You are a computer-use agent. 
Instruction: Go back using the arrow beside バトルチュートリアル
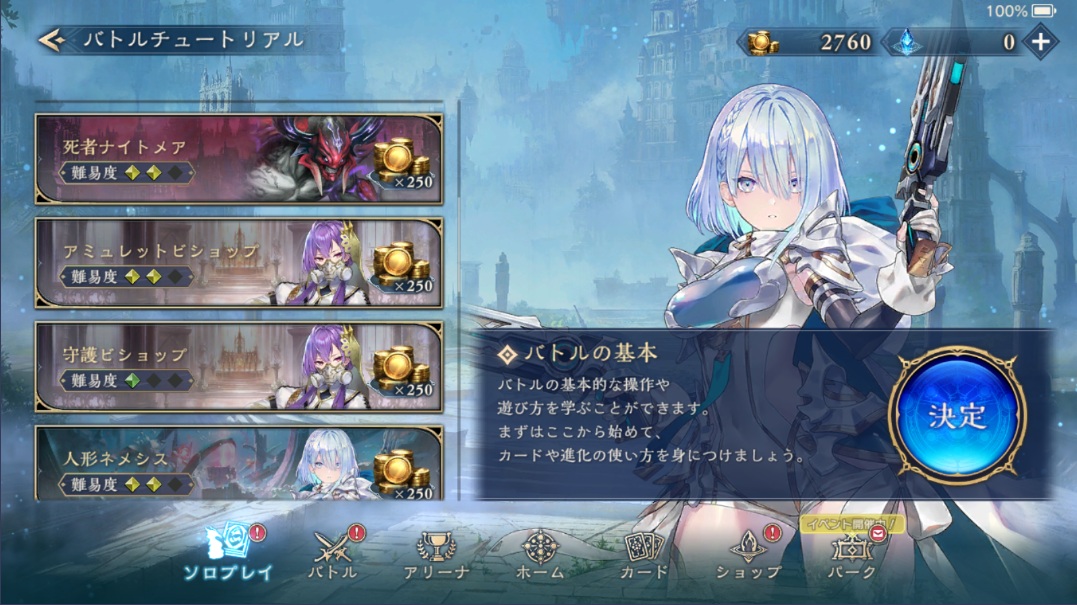tap(52, 40)
